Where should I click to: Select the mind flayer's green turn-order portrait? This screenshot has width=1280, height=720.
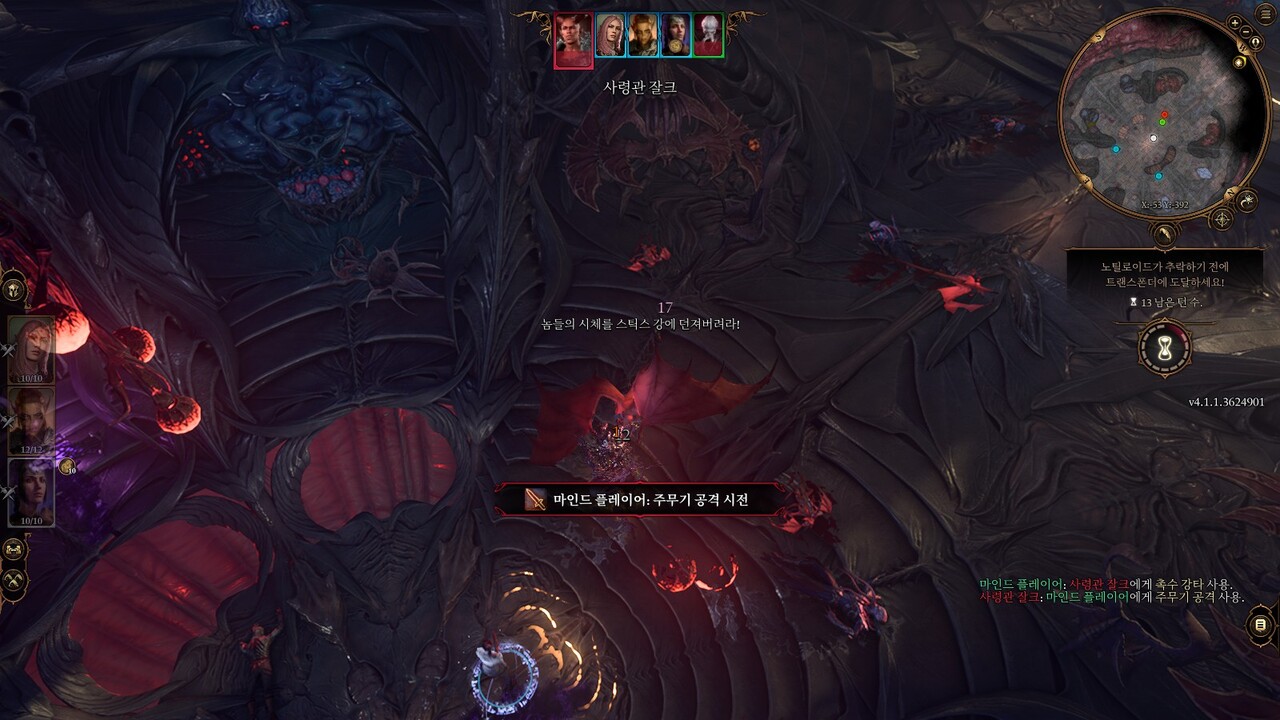(x=708, y=35)
